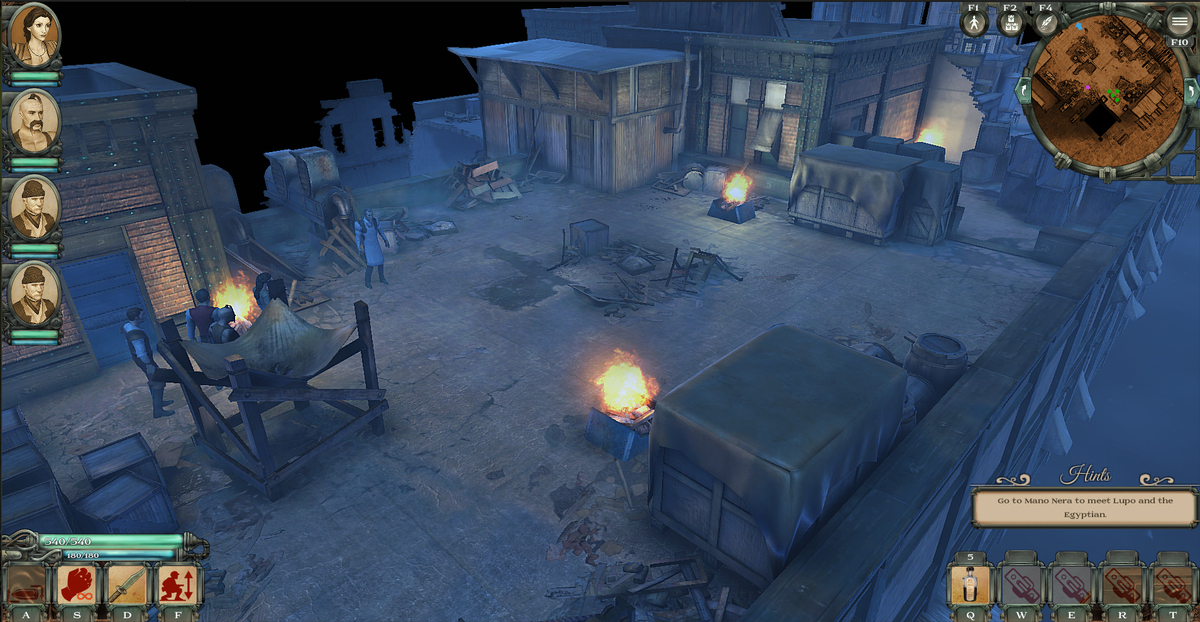Image resolution: width=1200 pixels, height=622 pixels.
Task: Rotate minimap with the left arrow button
Action: 1021,90
